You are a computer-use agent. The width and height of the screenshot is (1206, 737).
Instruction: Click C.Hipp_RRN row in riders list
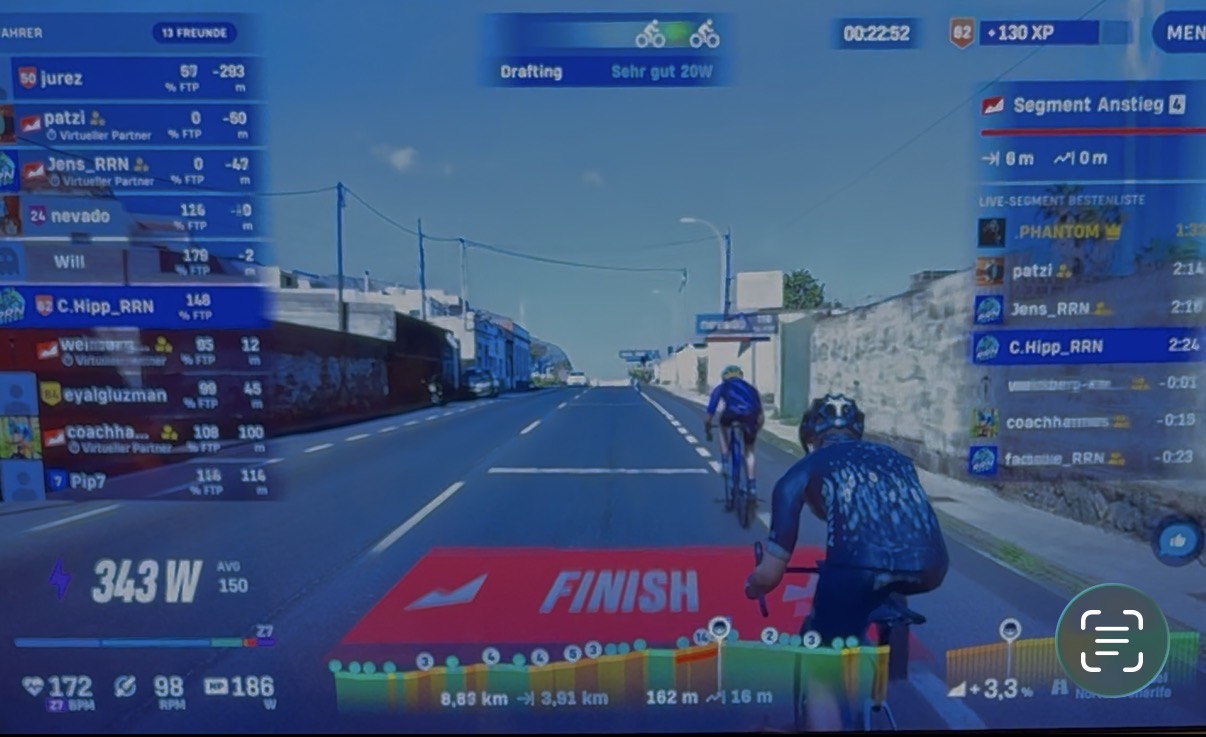pos(135,306)
